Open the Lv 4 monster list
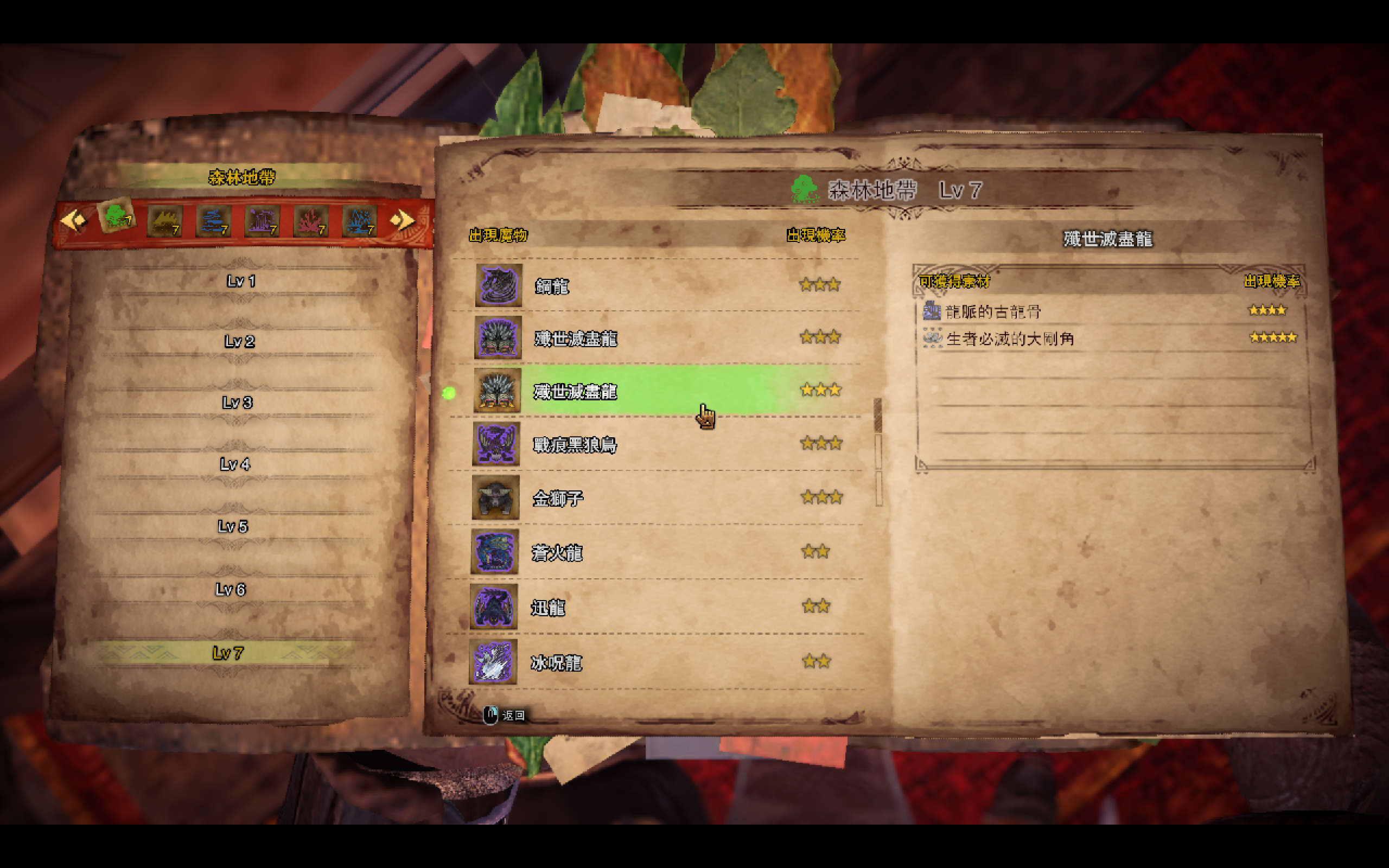1389x868 pixels. [x=235, y=464]
